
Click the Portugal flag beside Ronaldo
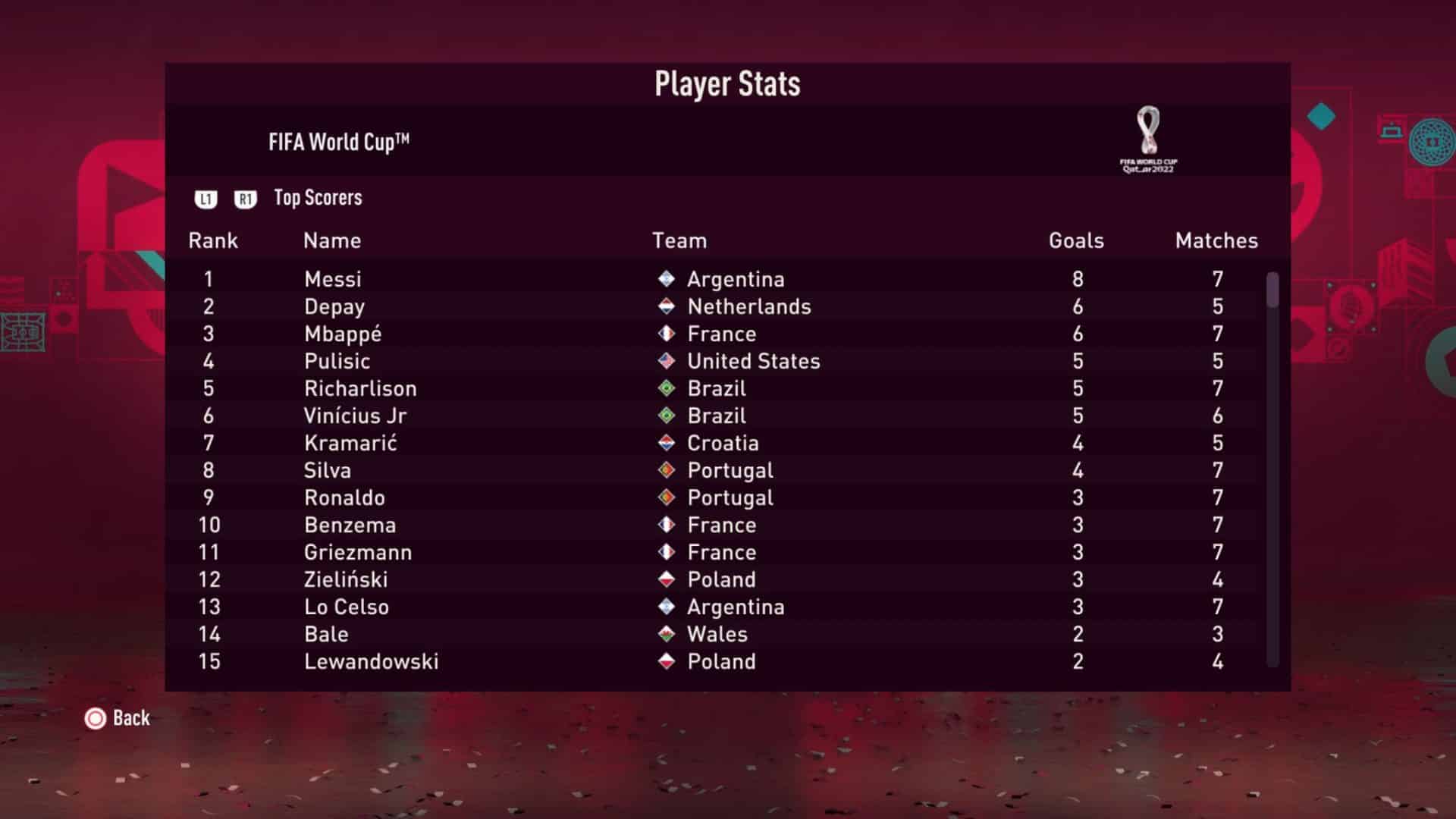(667, 497)
